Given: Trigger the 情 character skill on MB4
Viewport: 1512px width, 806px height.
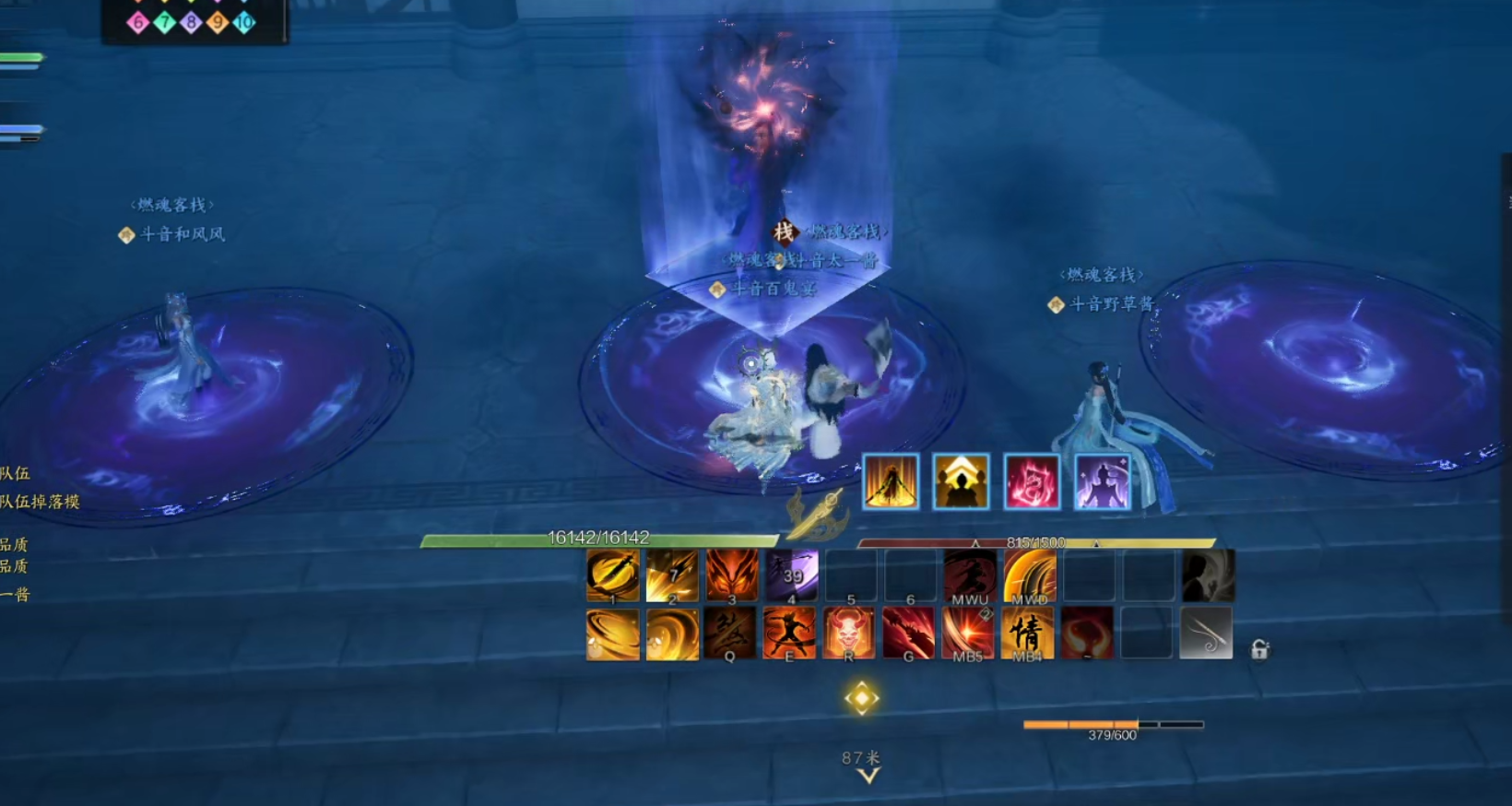Looking at the screenshot, I should (1027, 633).
